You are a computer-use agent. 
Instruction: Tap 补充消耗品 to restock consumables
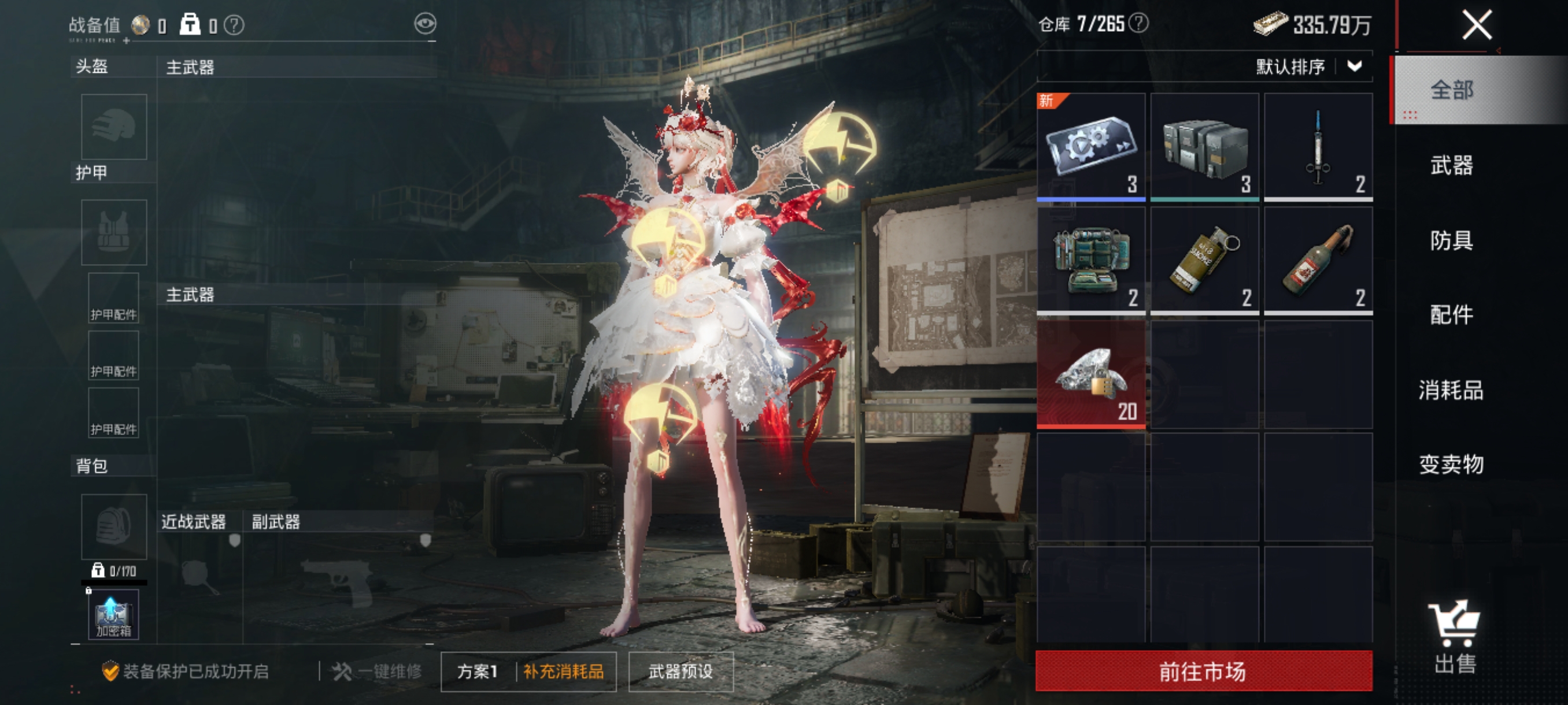tap(564, 671)
